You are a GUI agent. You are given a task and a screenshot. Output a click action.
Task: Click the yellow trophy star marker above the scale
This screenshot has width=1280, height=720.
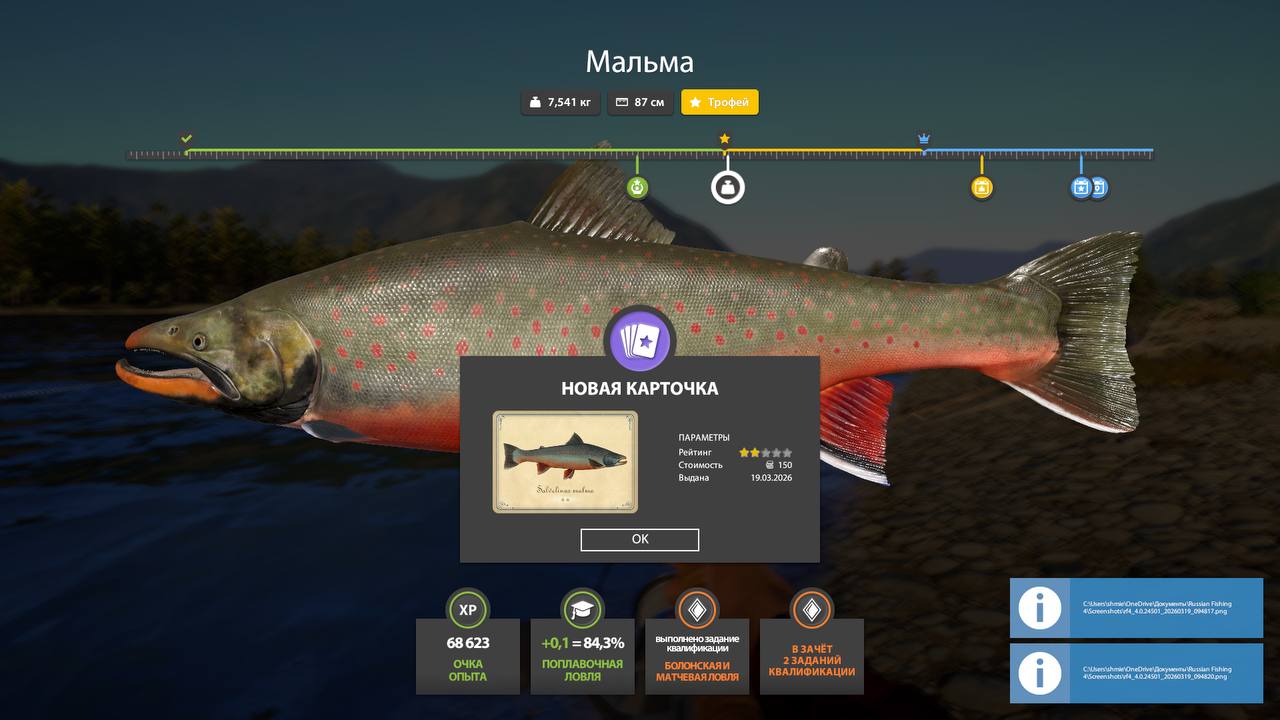click(x=723, y=138)
